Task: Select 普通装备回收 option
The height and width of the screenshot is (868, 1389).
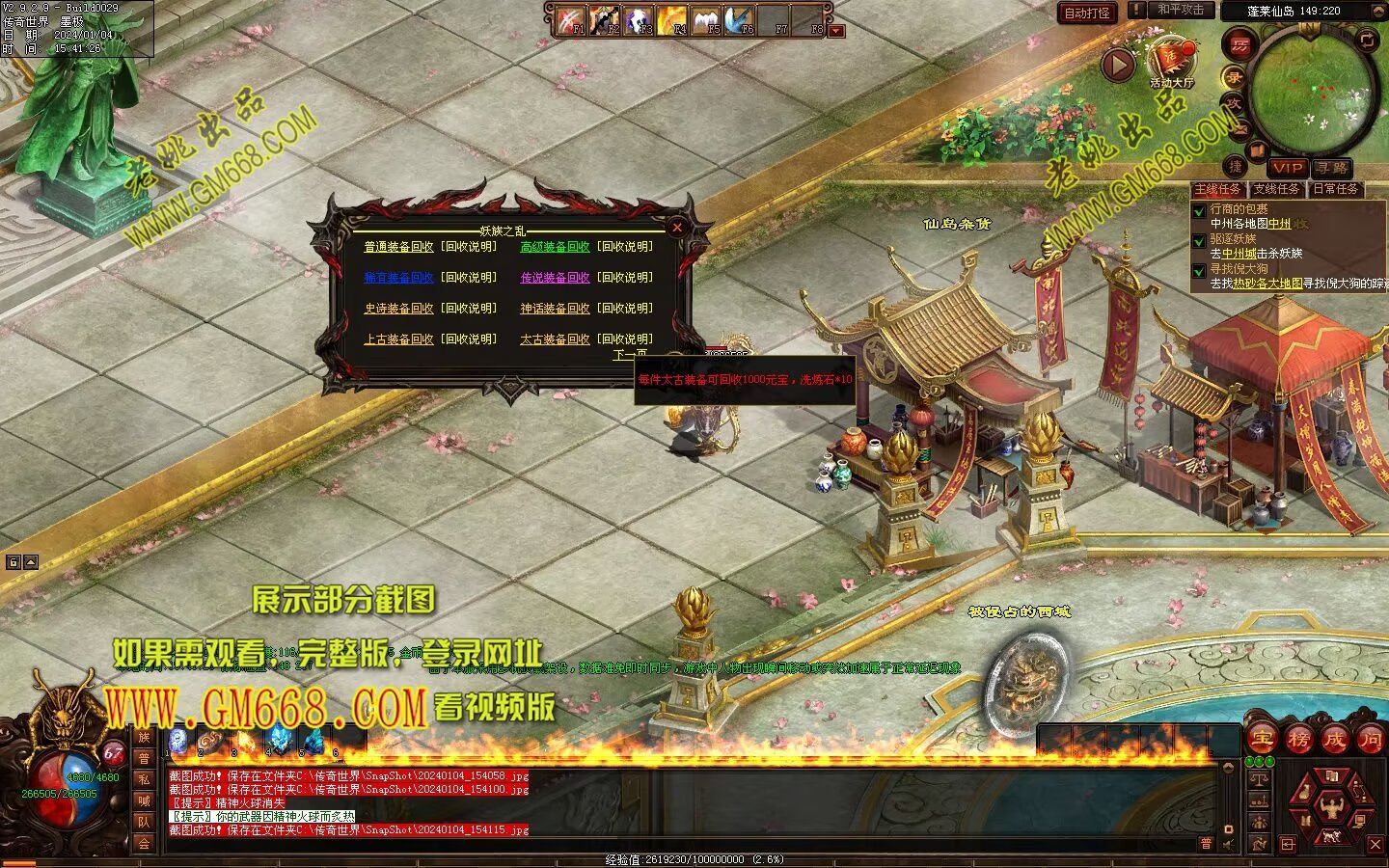Action: (398, 247)
